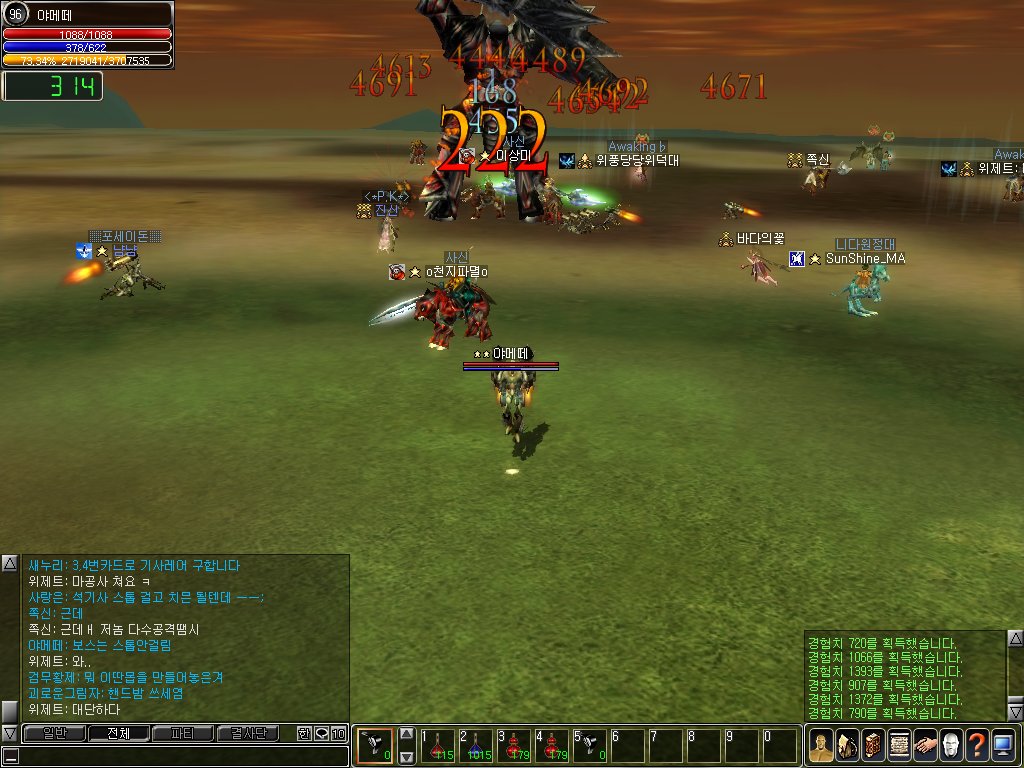Open help with the question mark icon
Screen dimensions: 1024x768
pos(977,746)
